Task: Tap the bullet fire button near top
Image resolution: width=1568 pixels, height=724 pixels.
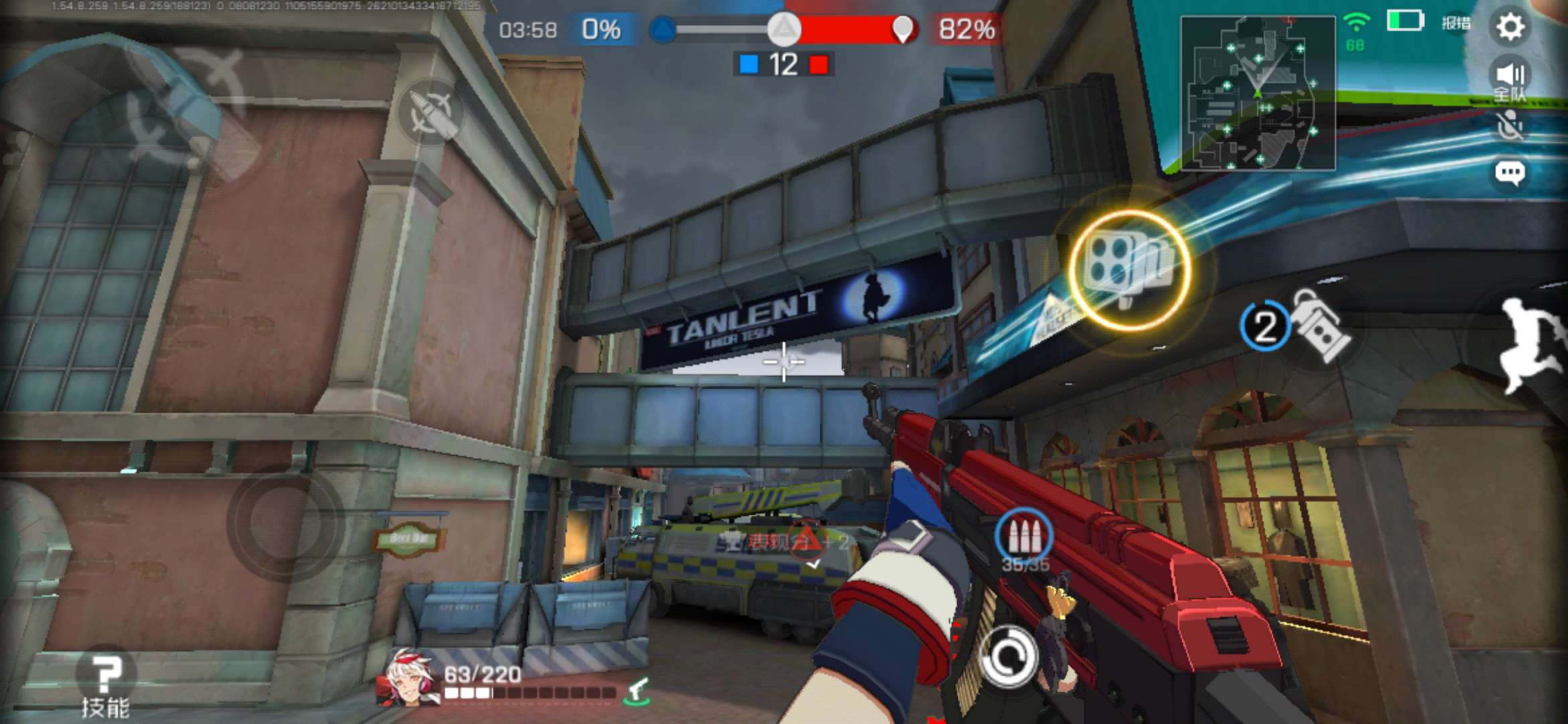Action: 431,112
